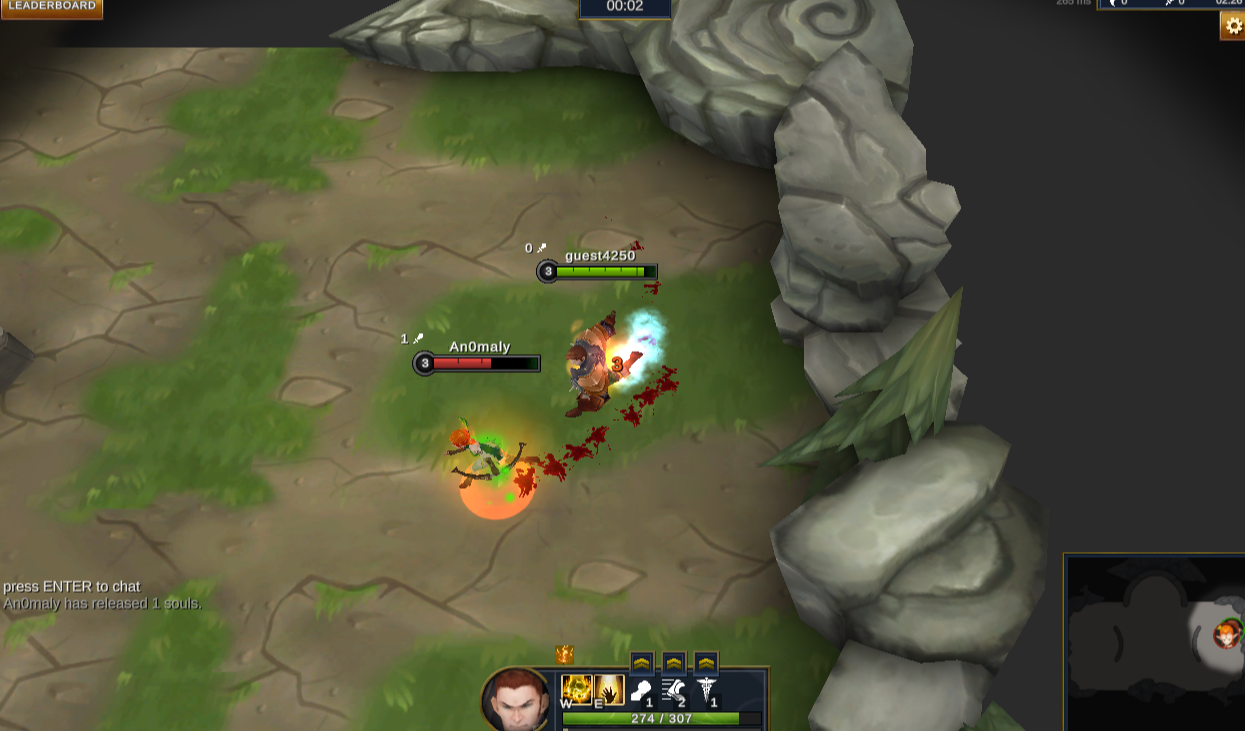Viewport: 1245px width, 731px height.
Task: Activate the E glowing hand ability
Action: pos(609,690)
